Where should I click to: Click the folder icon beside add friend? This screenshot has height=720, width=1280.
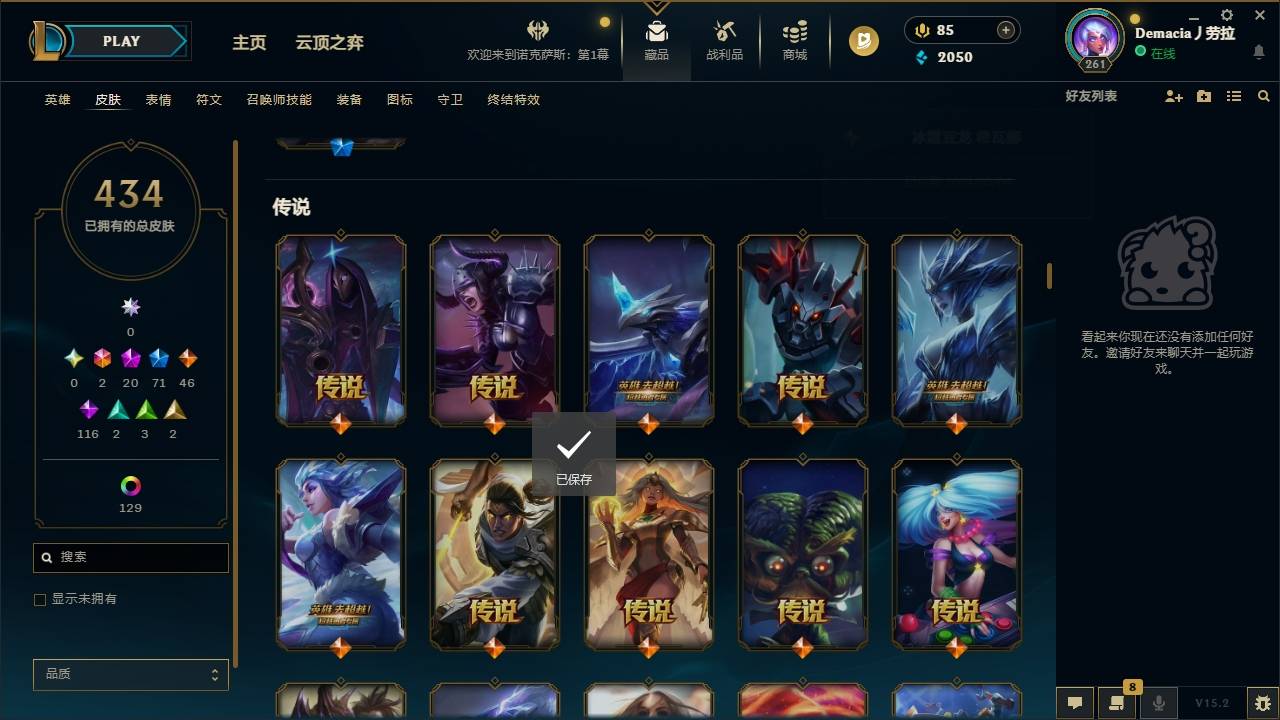tap(1203, 96)
